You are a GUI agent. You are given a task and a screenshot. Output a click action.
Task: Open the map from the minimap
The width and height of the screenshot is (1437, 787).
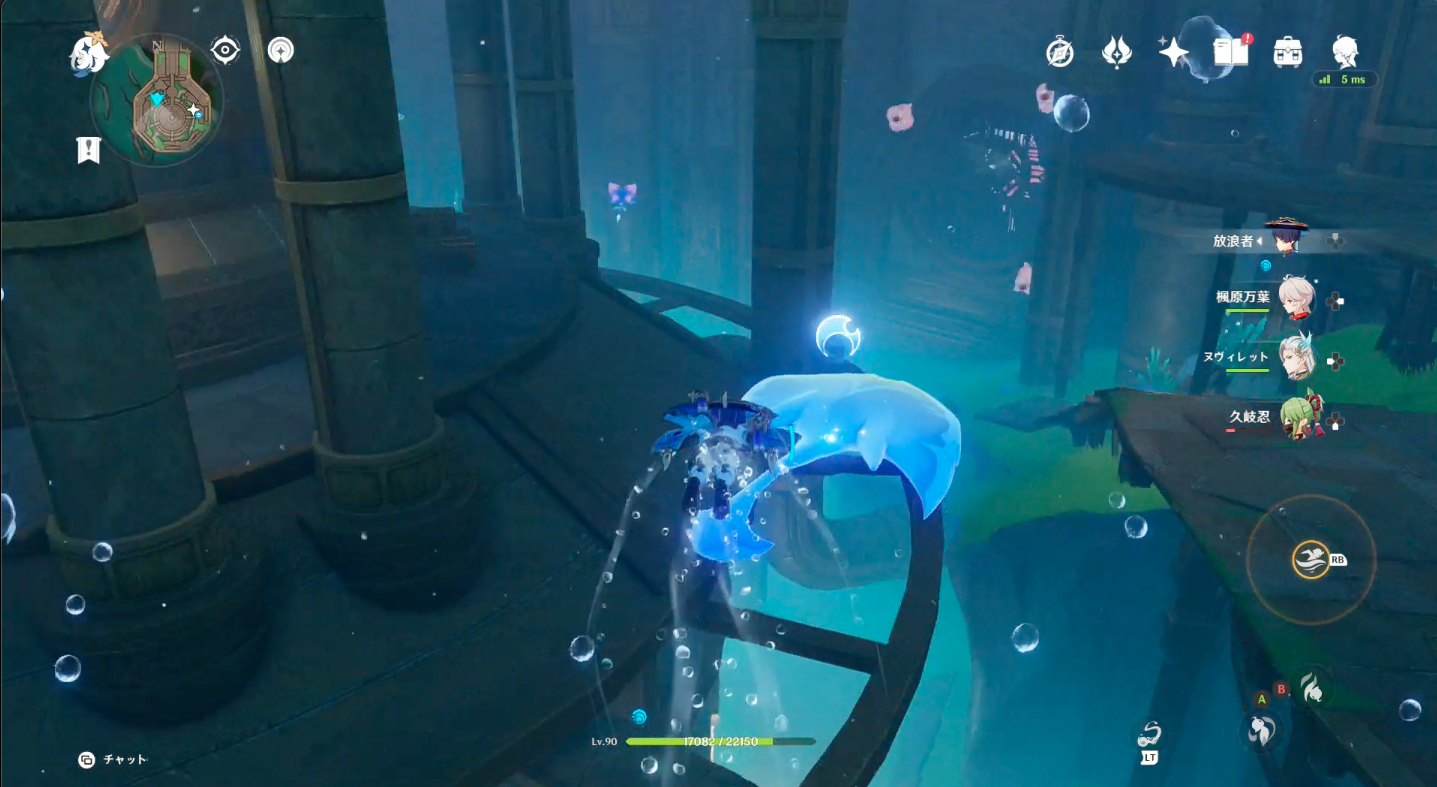157,100
